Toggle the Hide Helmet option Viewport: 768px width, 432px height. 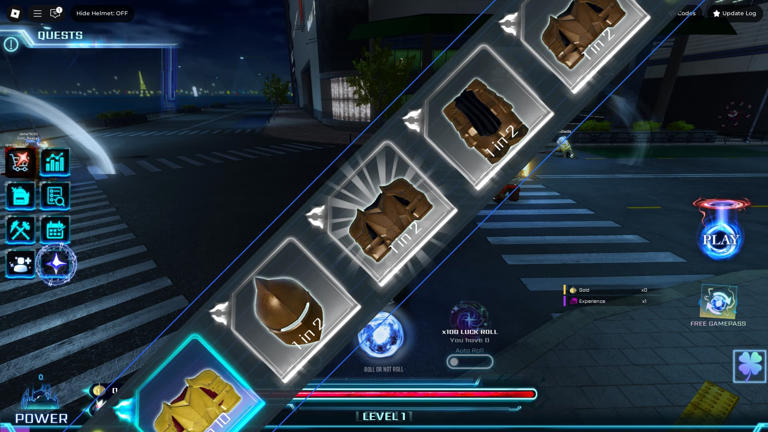(102, 13)
